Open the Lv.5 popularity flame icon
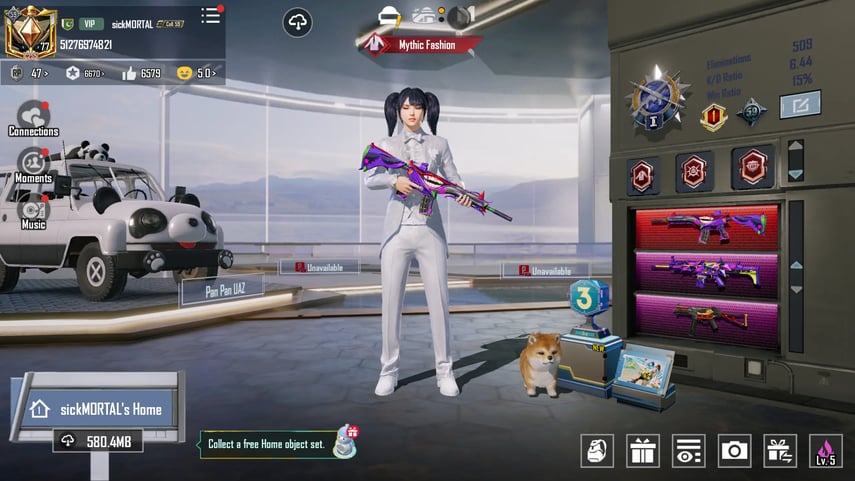The height and width of the screenshot is (481, 855). (826, 451)
